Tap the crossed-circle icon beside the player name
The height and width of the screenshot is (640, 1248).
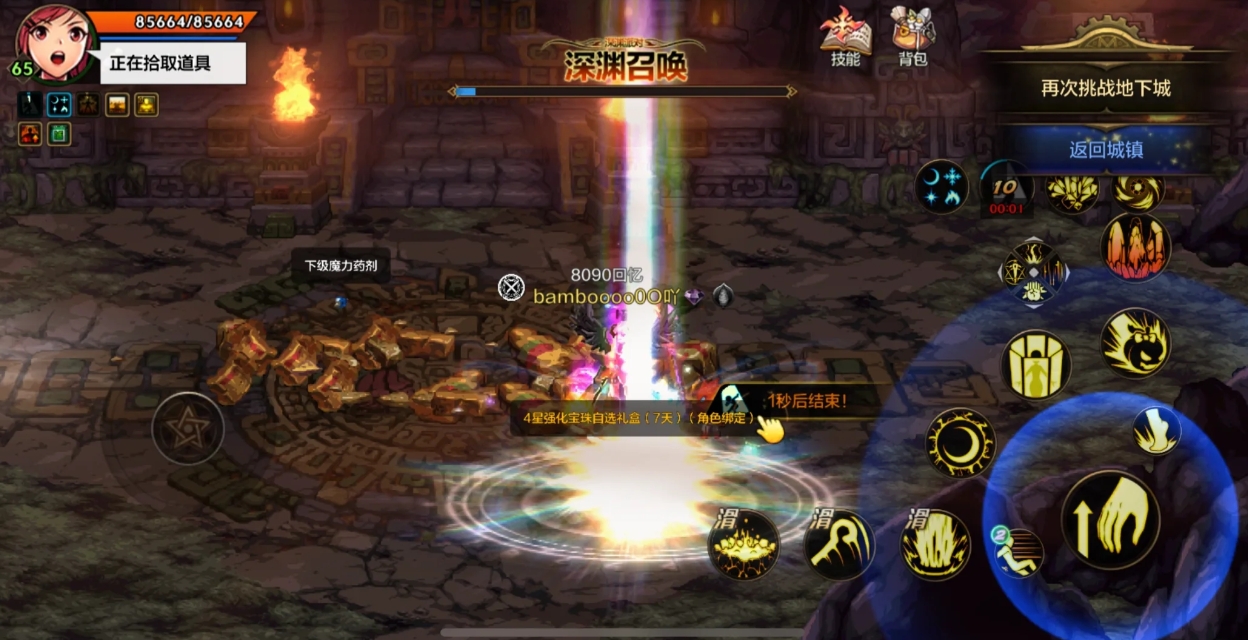tap(511, 288)
